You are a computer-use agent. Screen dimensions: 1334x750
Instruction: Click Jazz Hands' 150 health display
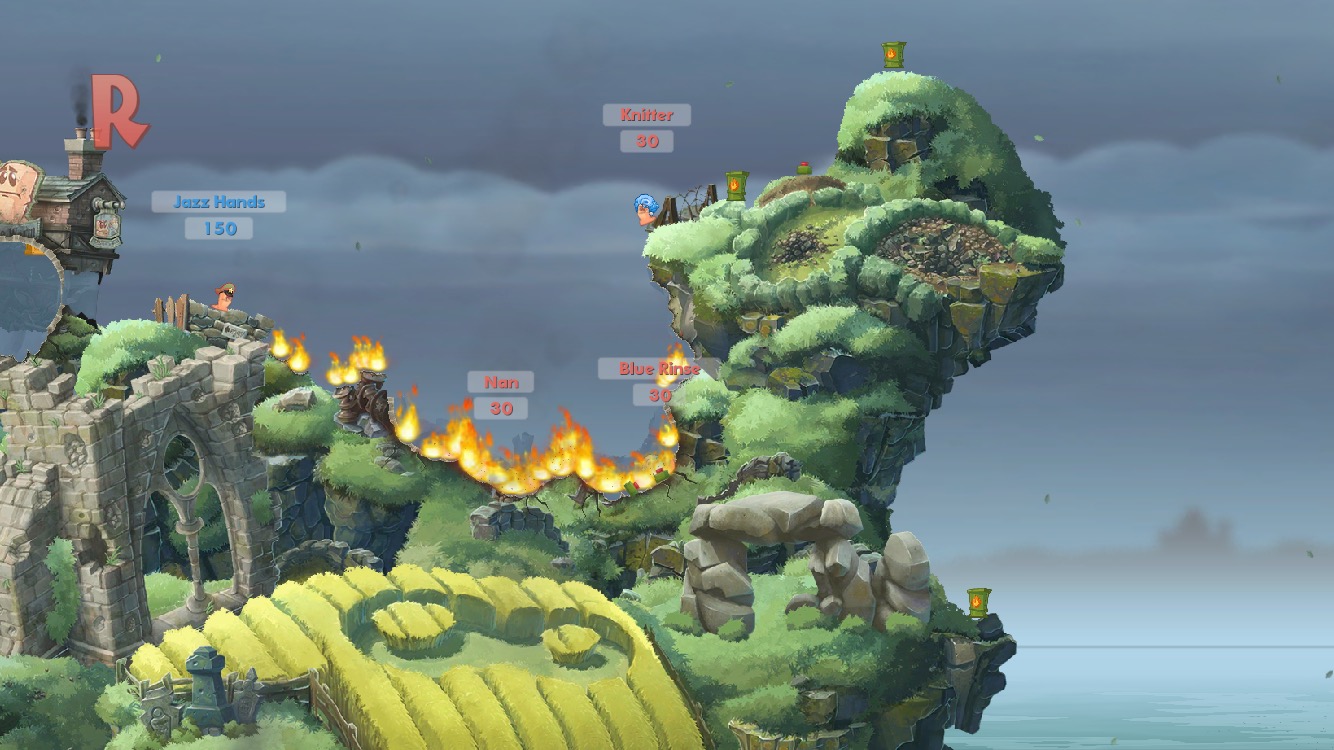(218, 229)
